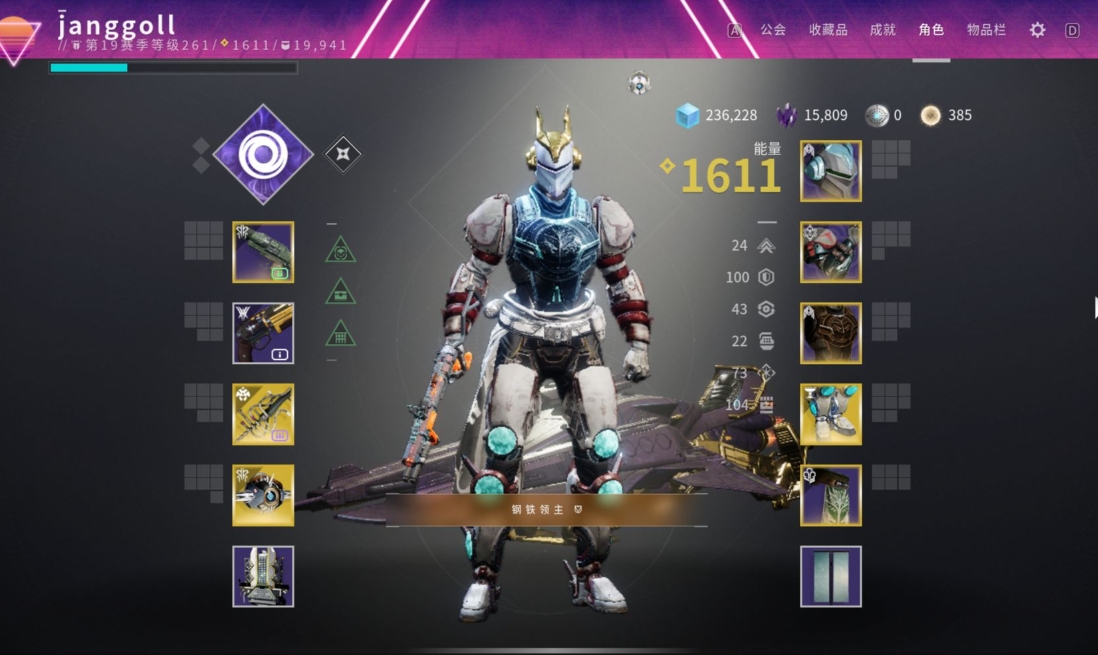Screen dimensions: 1098x655
Task: Select the equipped helmet slot
Action: pyautogui.click(x=831, y=171)
